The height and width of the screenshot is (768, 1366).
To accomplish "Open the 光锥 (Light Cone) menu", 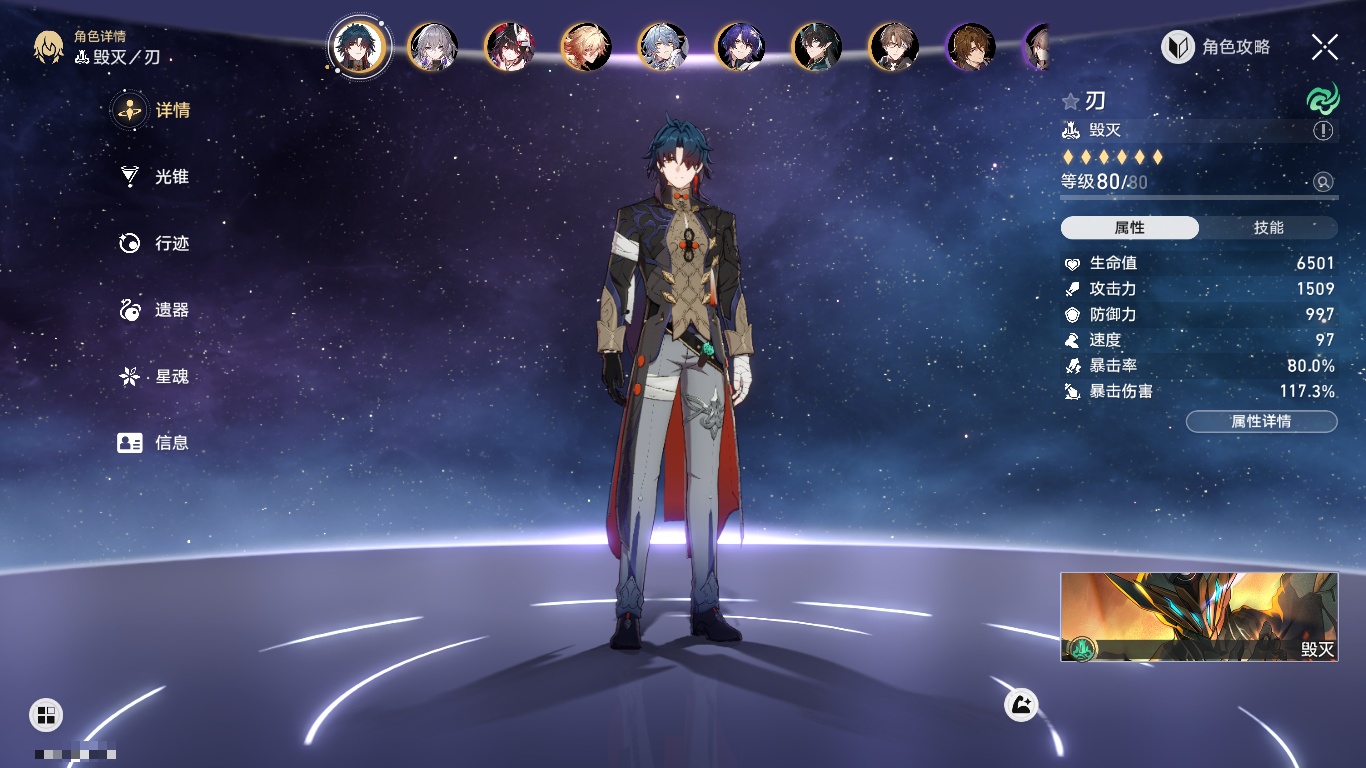I will [155, 177].
